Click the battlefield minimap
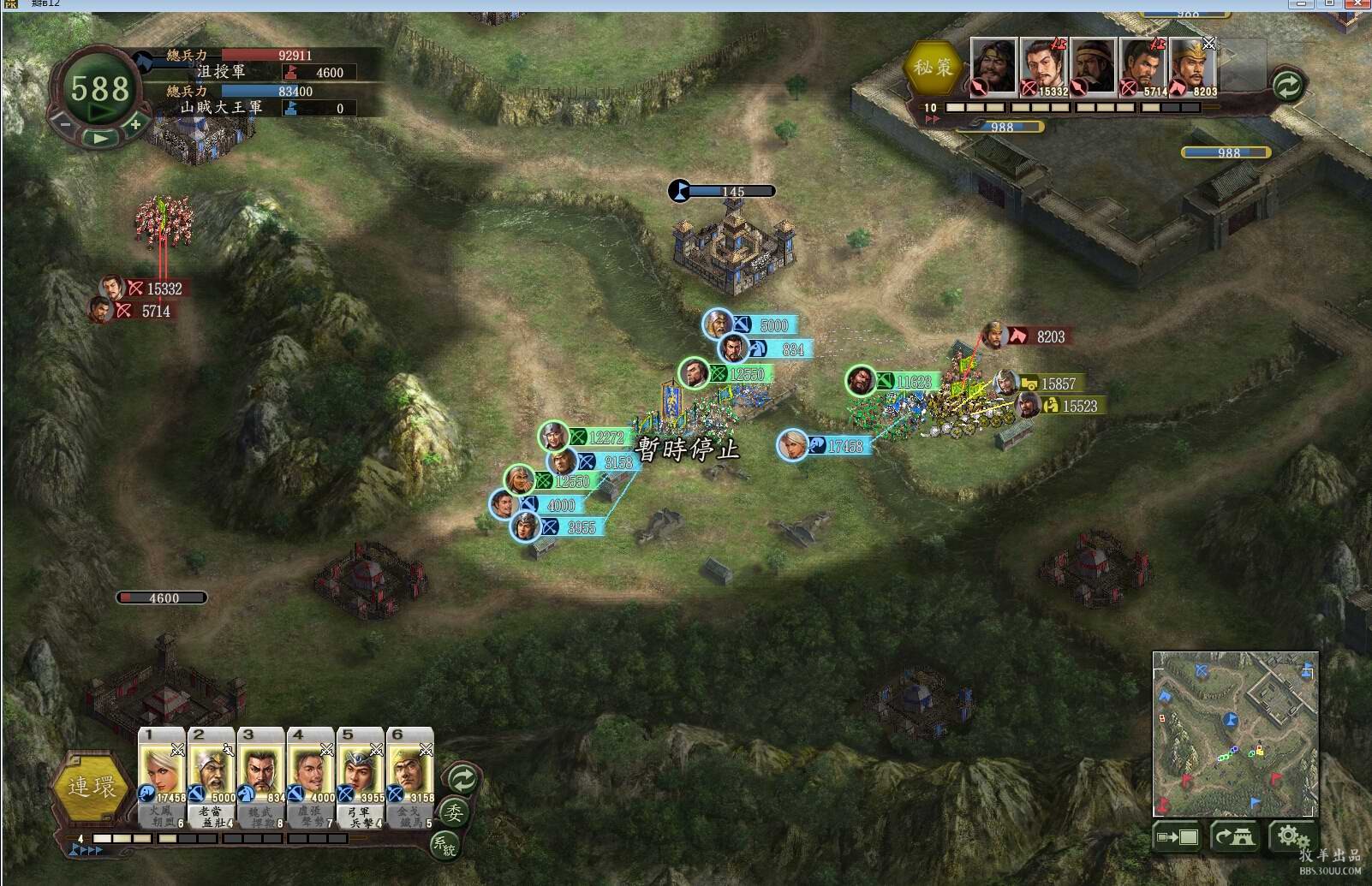 (1235, 734)
